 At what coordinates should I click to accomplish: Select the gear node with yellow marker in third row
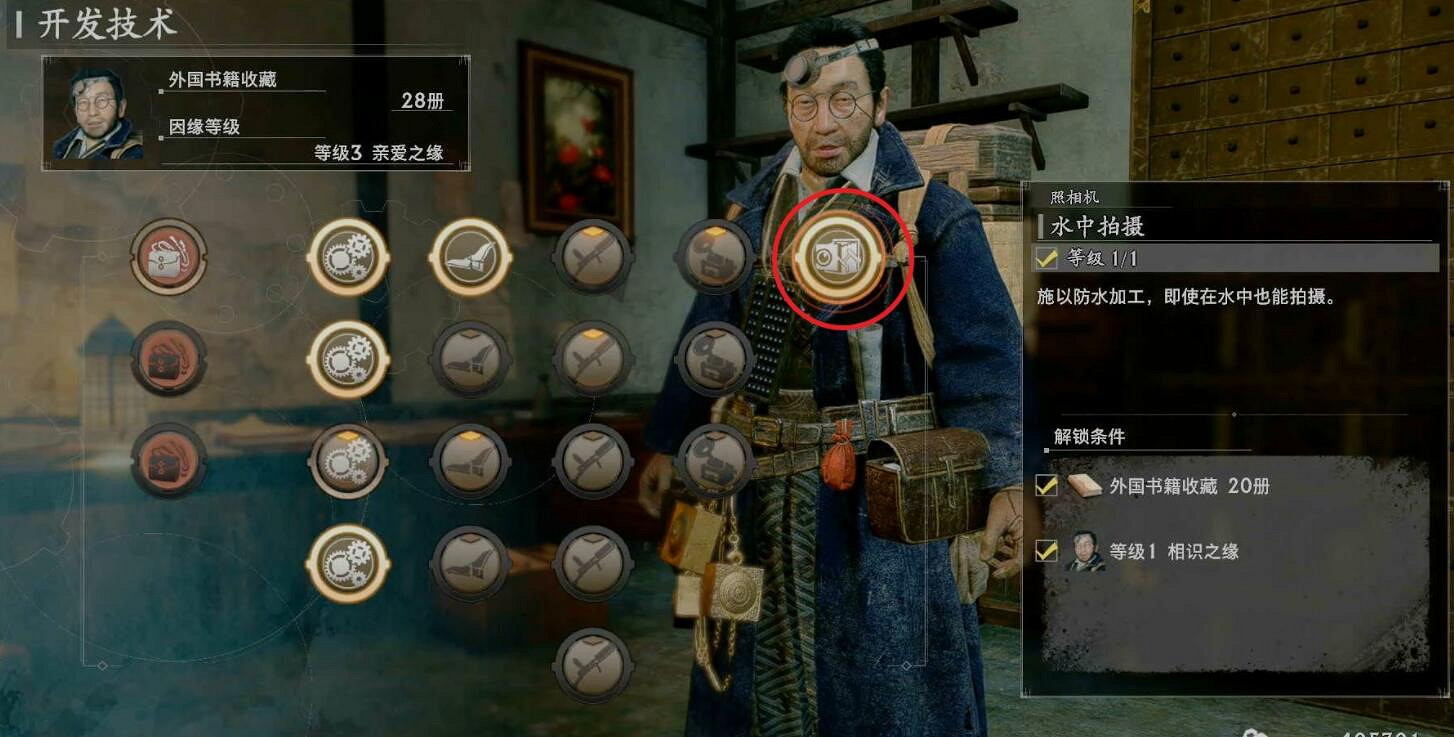click(348, 458)
